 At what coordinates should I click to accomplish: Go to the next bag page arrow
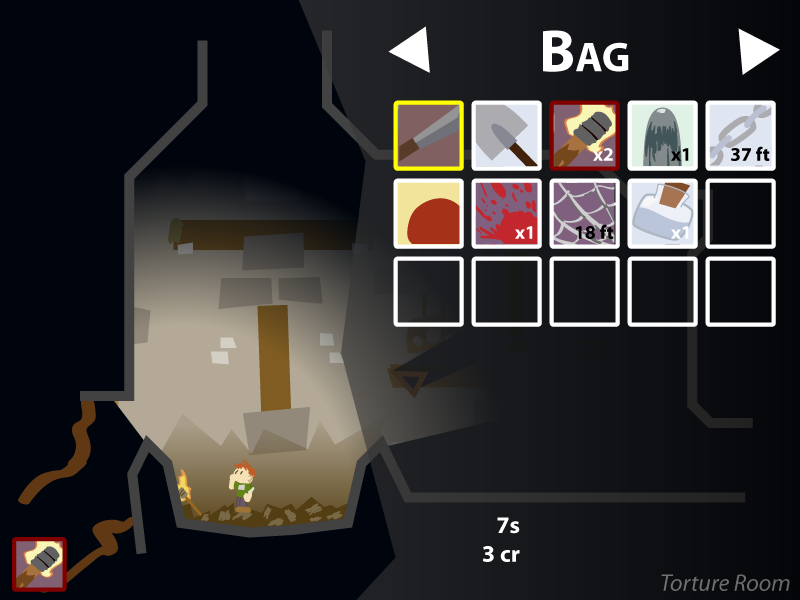(758, 51)
